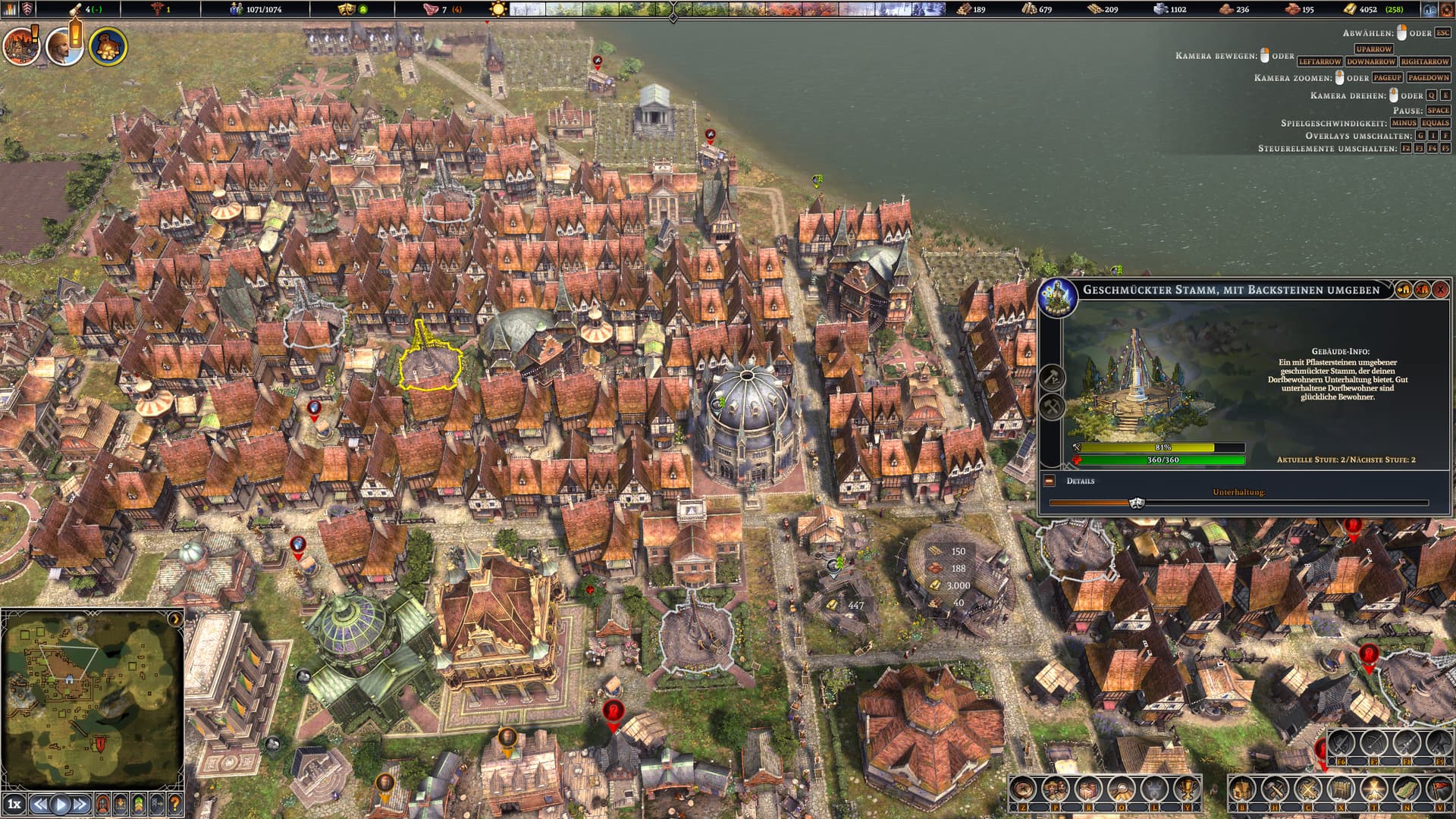Viewport: 1456px width, 819px height.
Task: Expand the minimap with the arrow button
Action: (175, 619)
